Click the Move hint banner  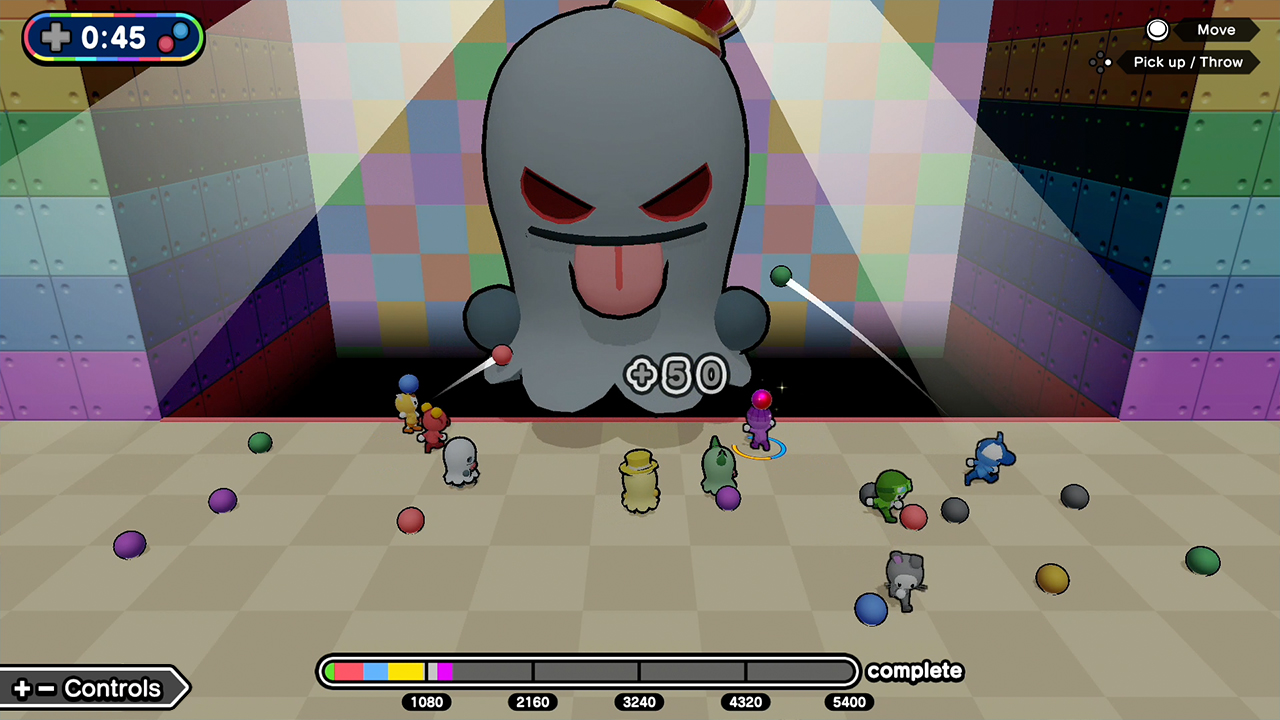tap(1216, 30)
